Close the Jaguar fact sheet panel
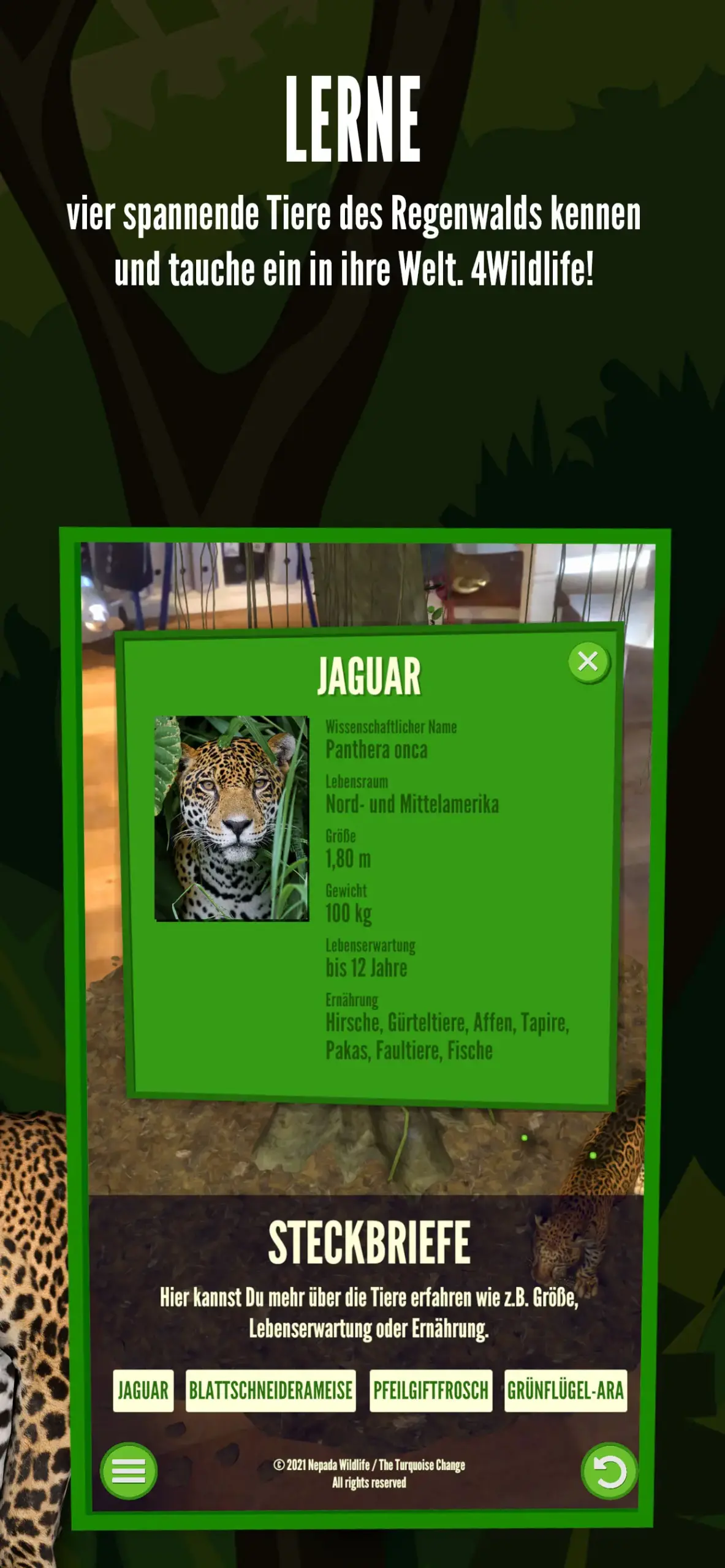725x1568 pixels. [x=588, y=661]
